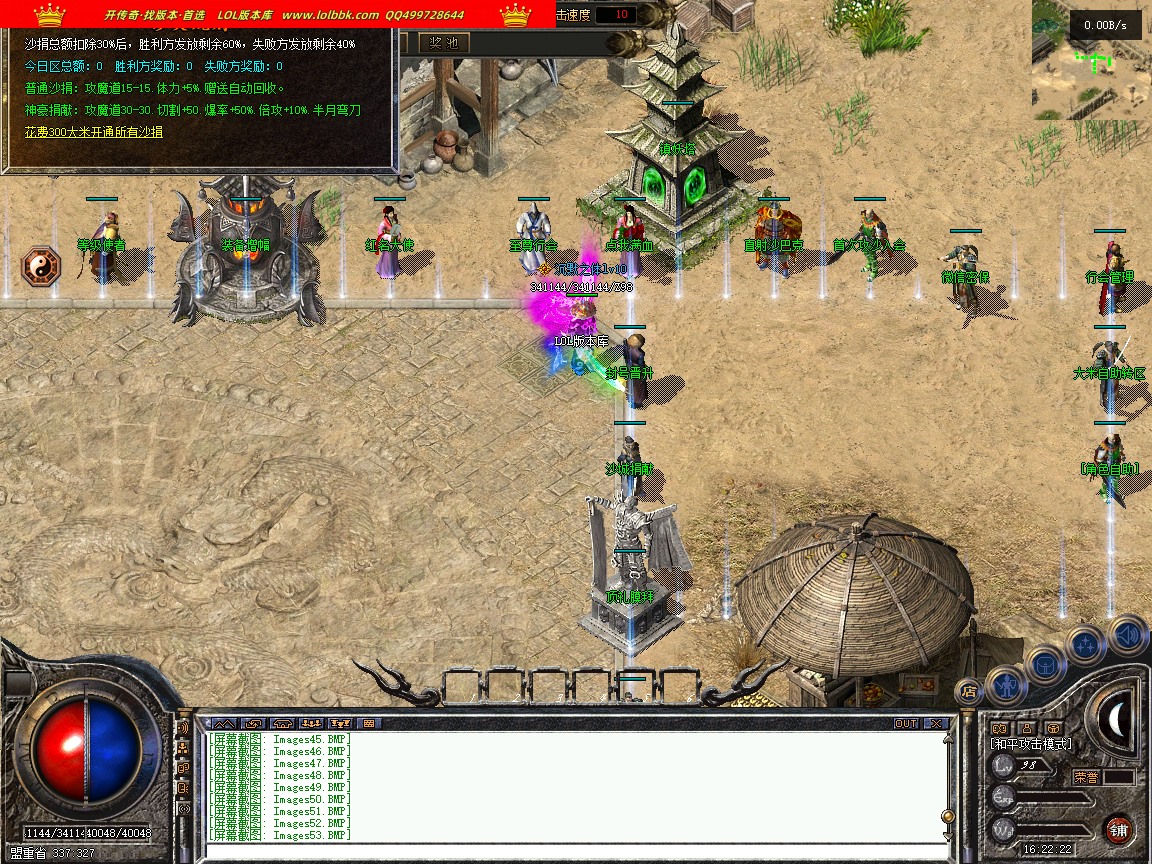
Task: Focus the chat input line
Action: [x=570, y=851]
